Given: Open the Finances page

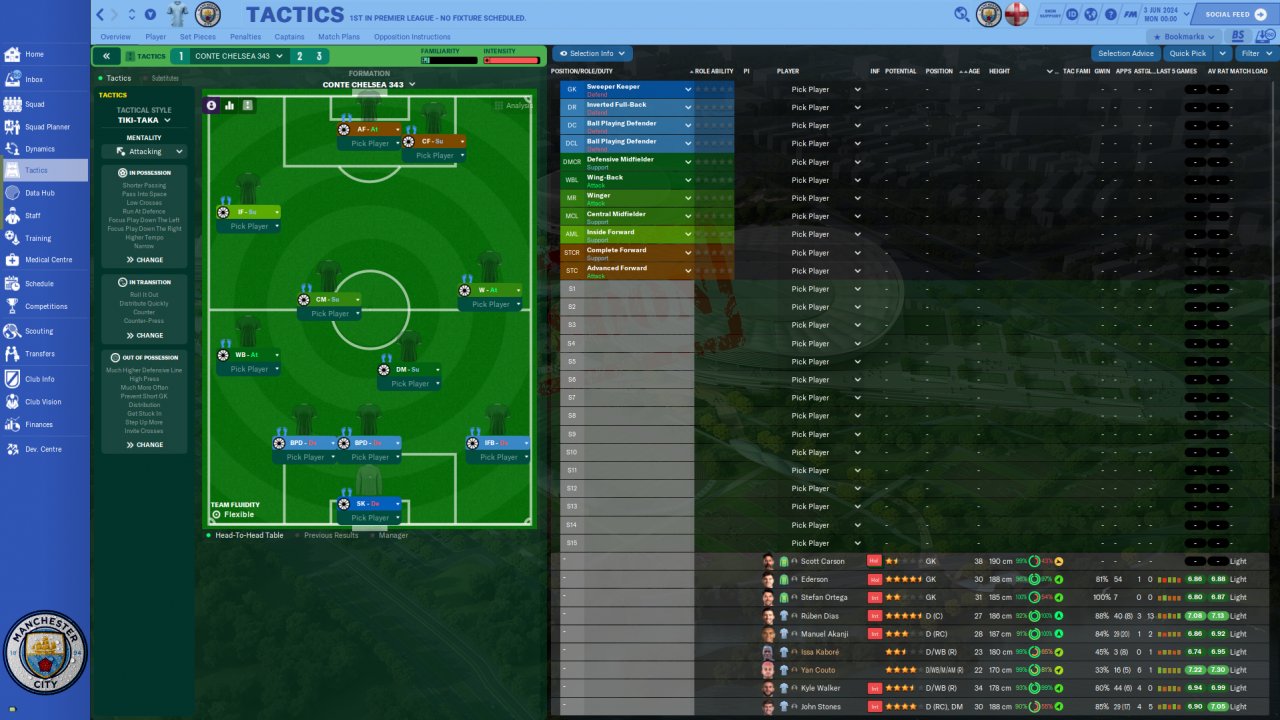Looking at the screenshot, I should (x=39, y=424).
